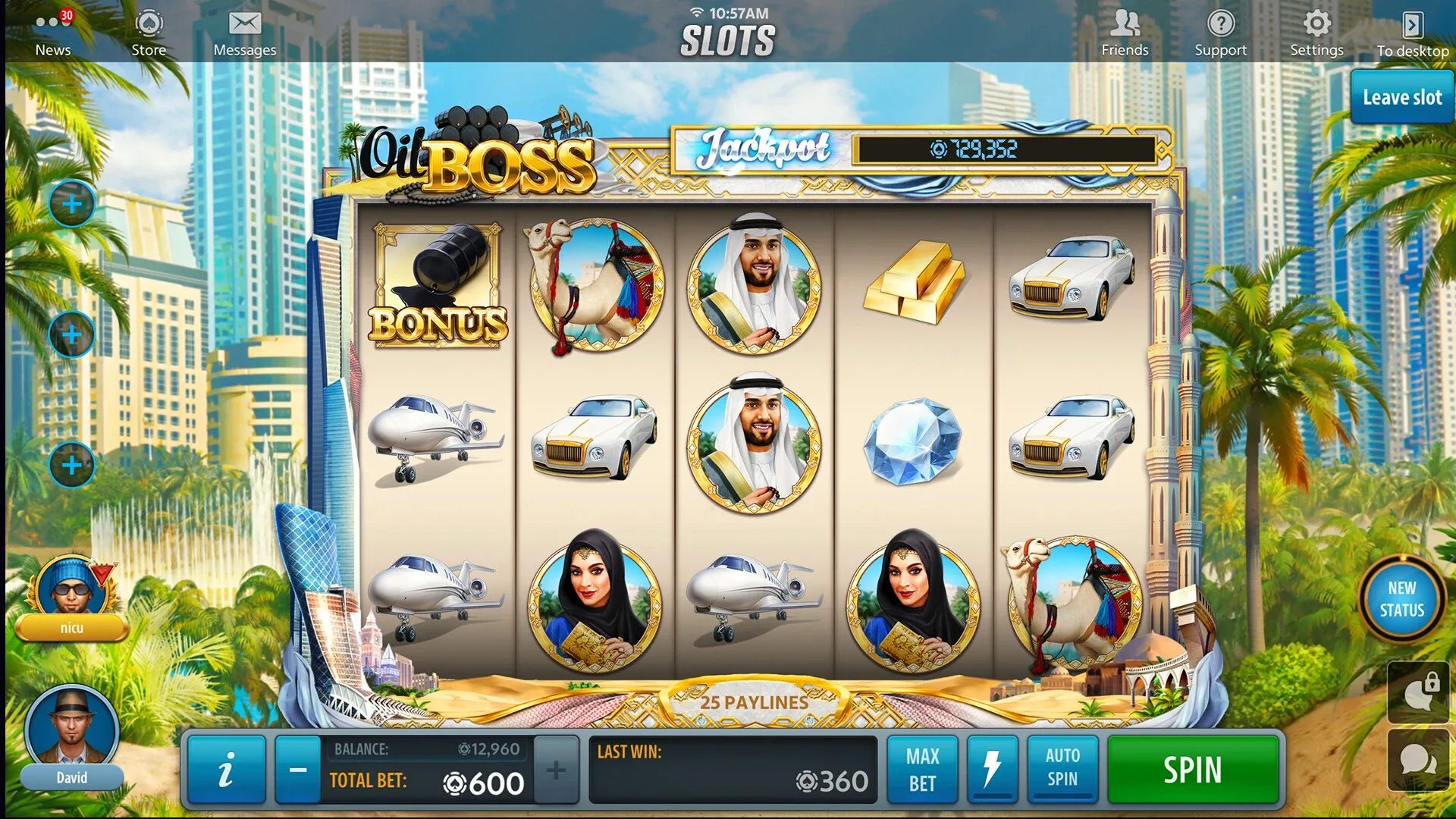1456x819 pixels.
Task: Toggle Max Bet for this slot
Action: tap(922, 769)
